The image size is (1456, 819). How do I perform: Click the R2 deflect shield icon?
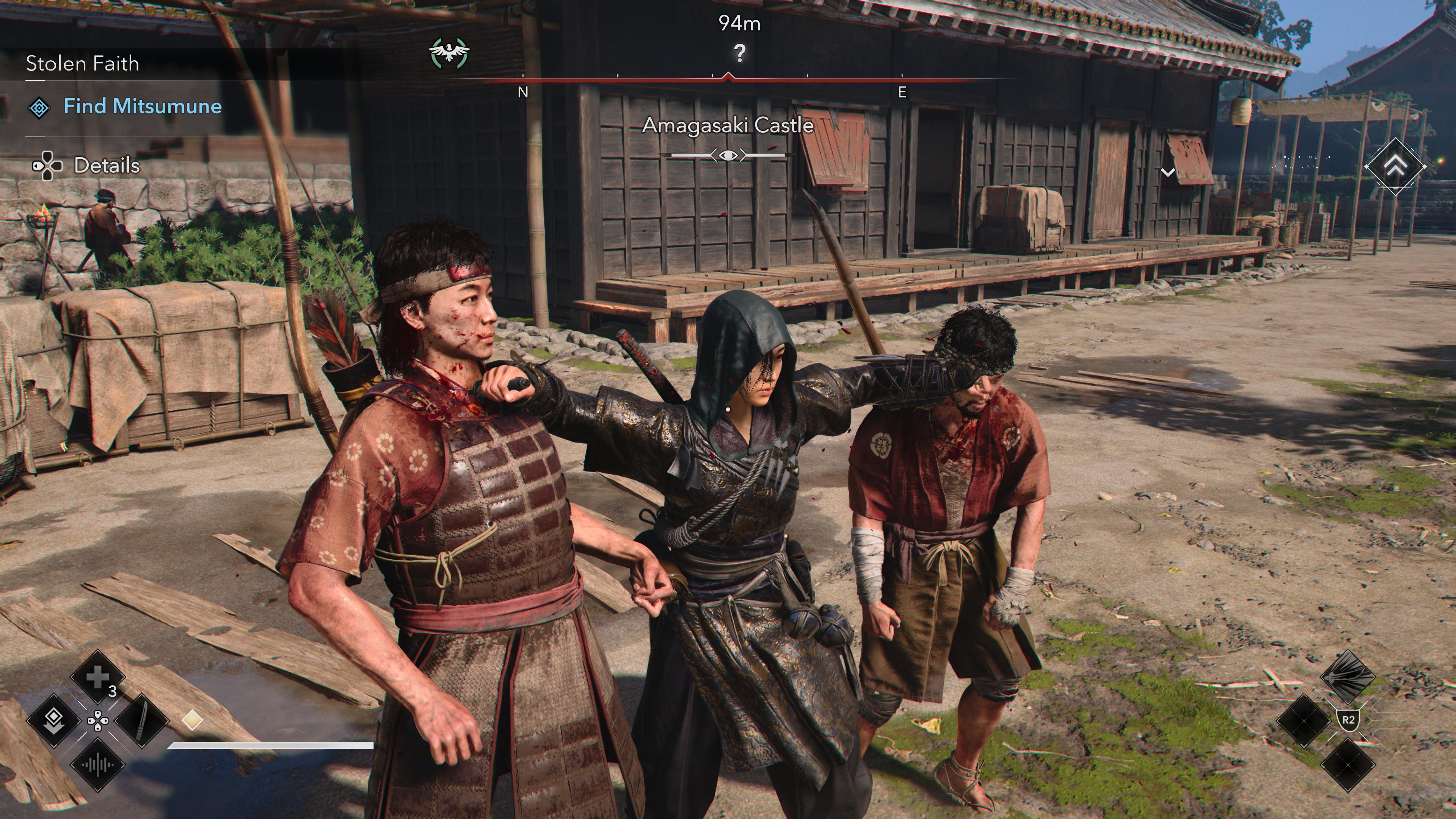tap(1348, 721)
